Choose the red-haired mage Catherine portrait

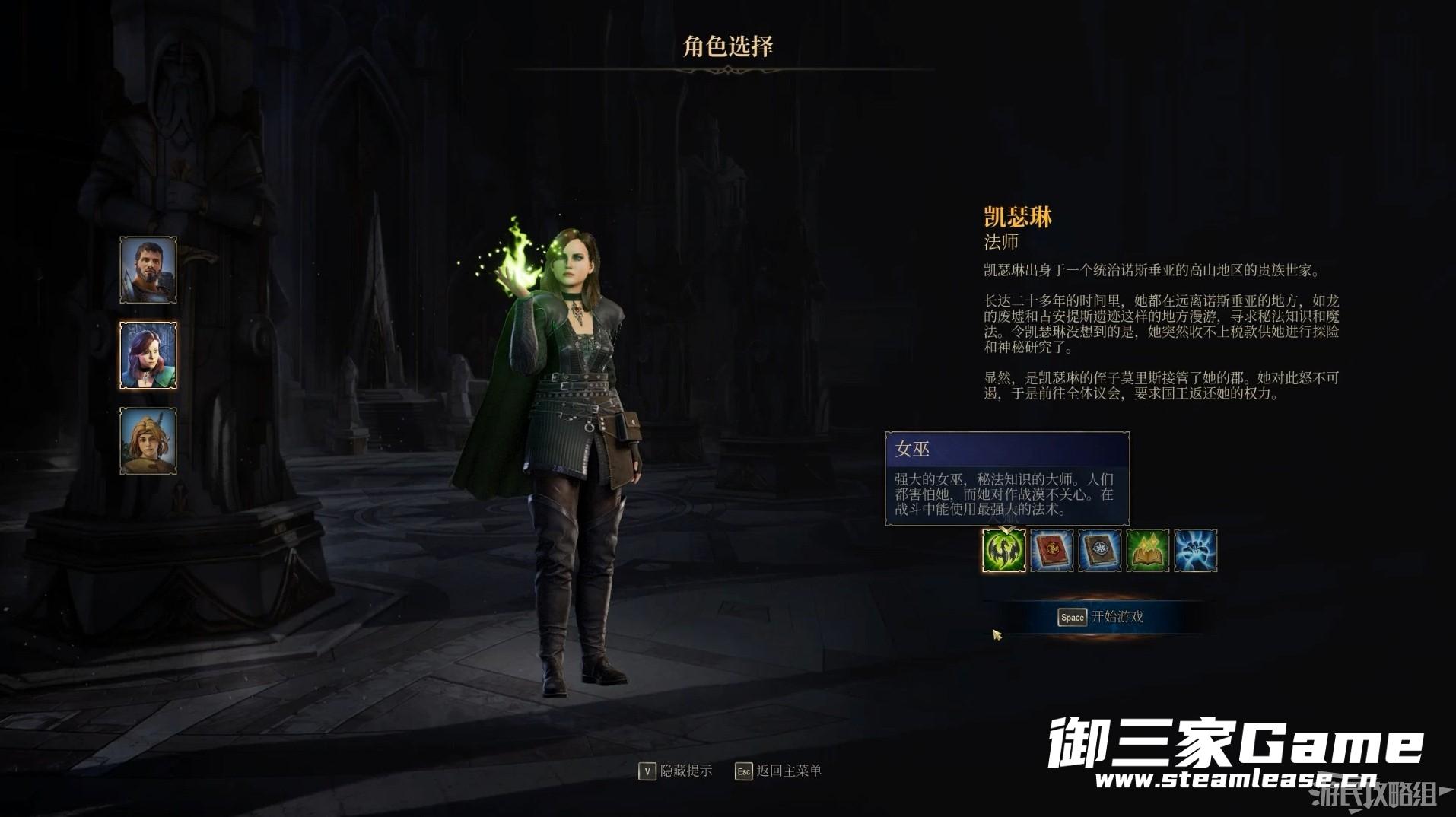148,355
